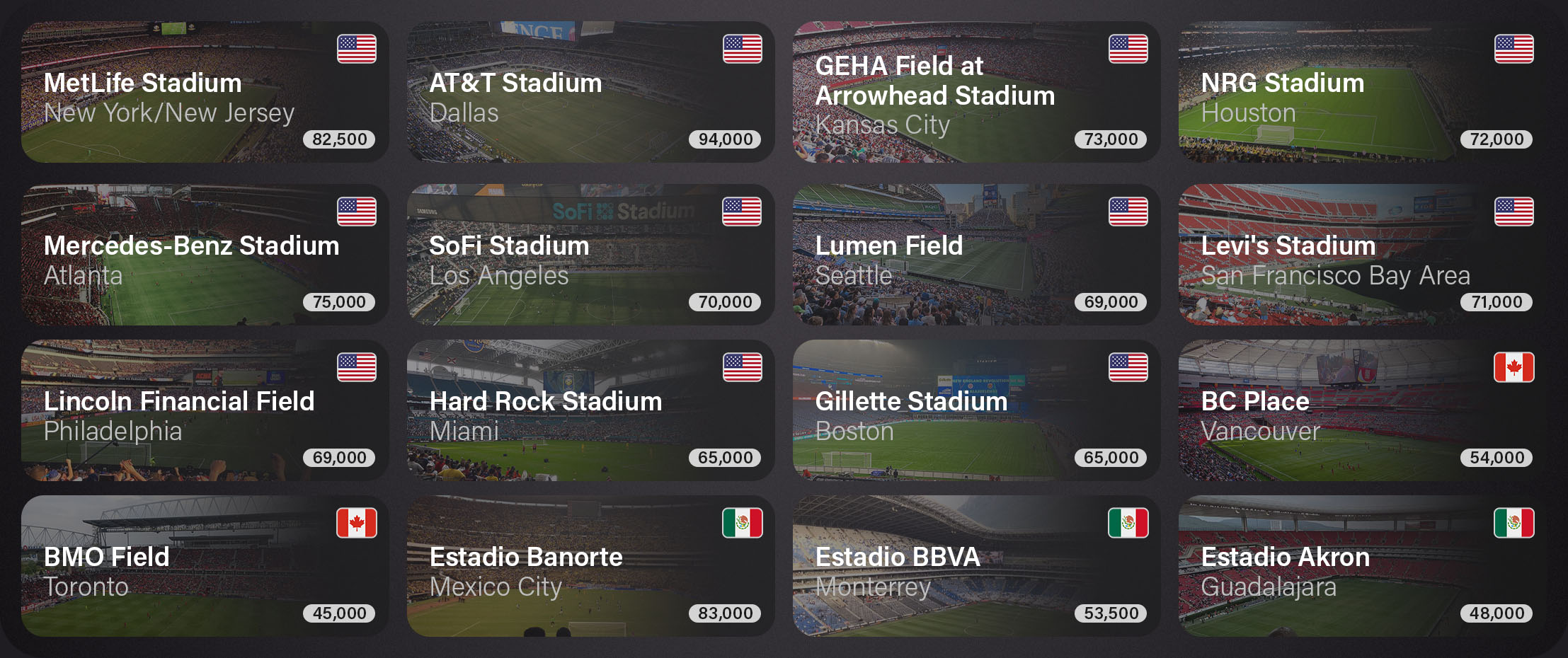Choose BC Place in Vancouver
The height and width of the screenshot is (658, 1568).
pos(1362,410)
